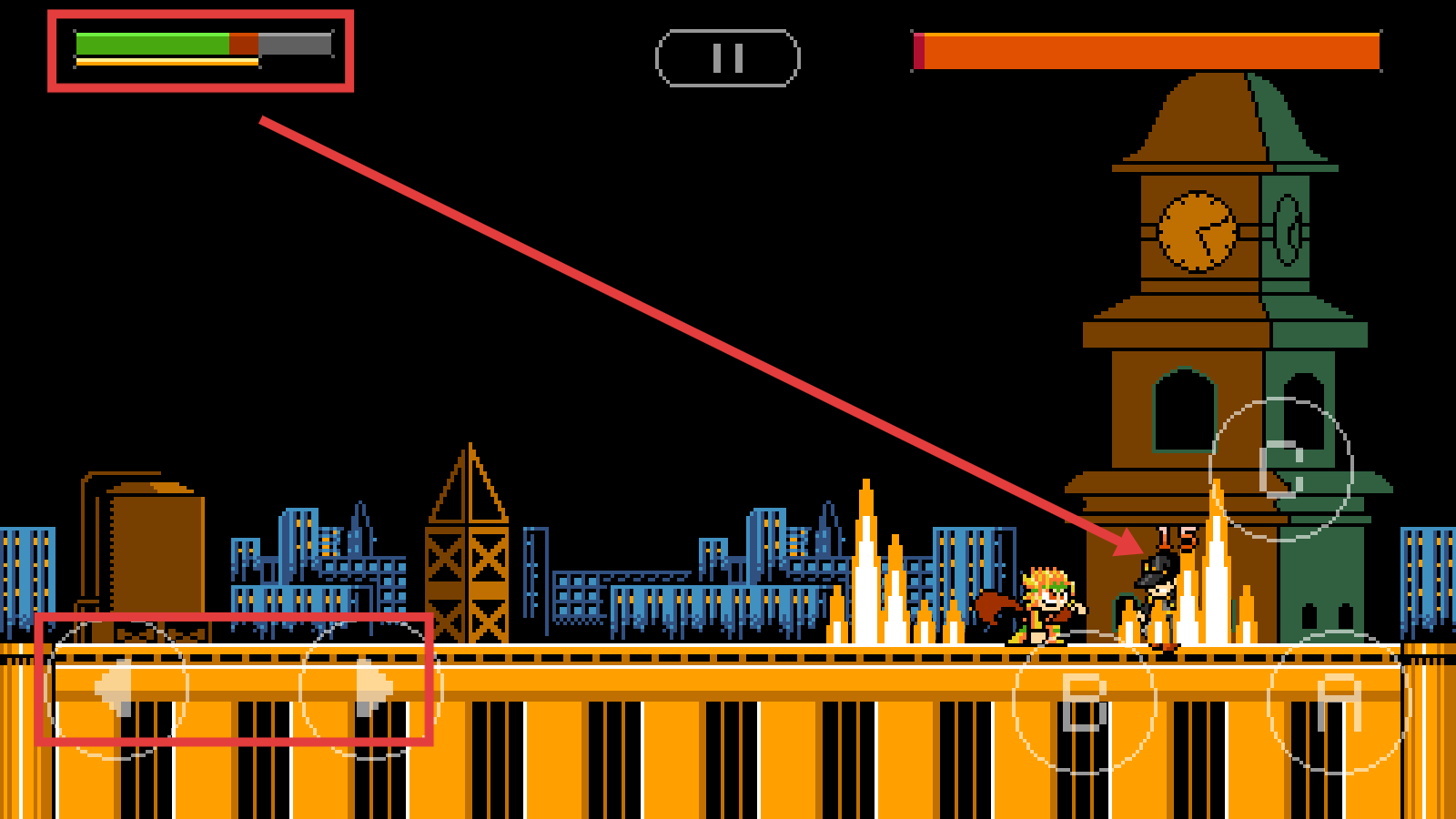Activate the A action button
This screenshot has height=819, width=1456.
pyautogui.click(x=1339, y=703)
